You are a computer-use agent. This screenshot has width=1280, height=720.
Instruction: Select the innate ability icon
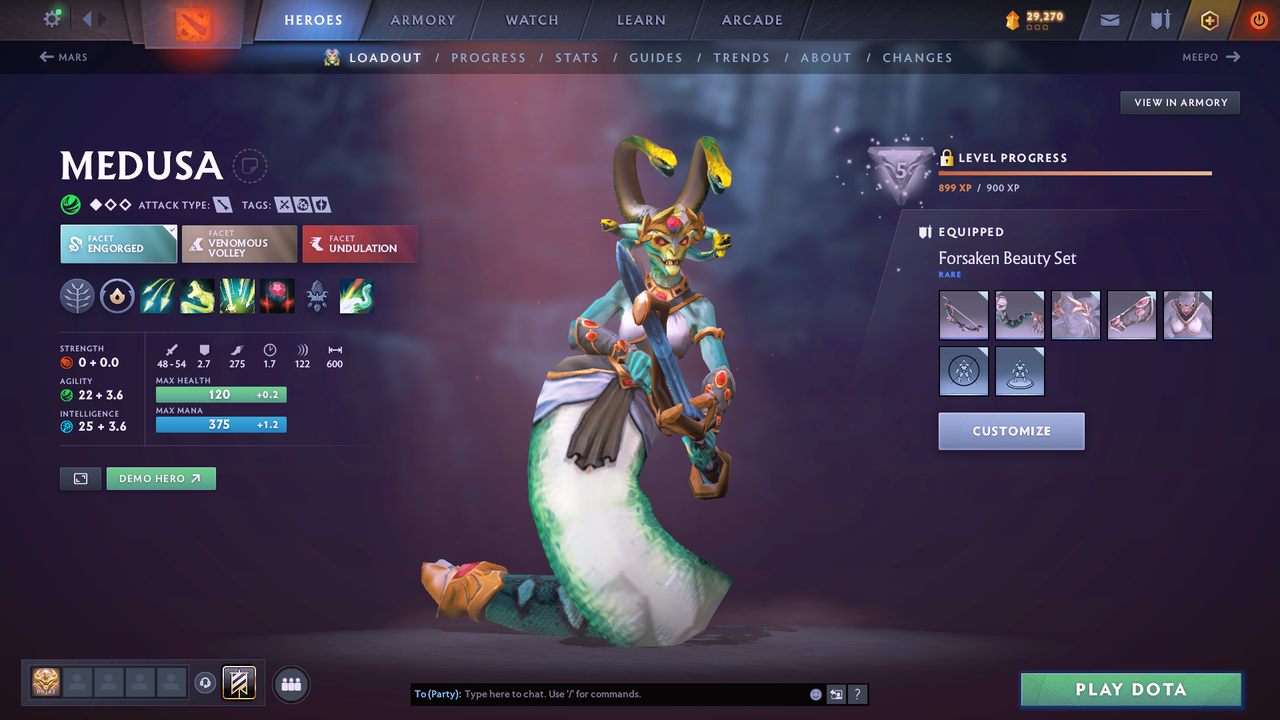117,295
